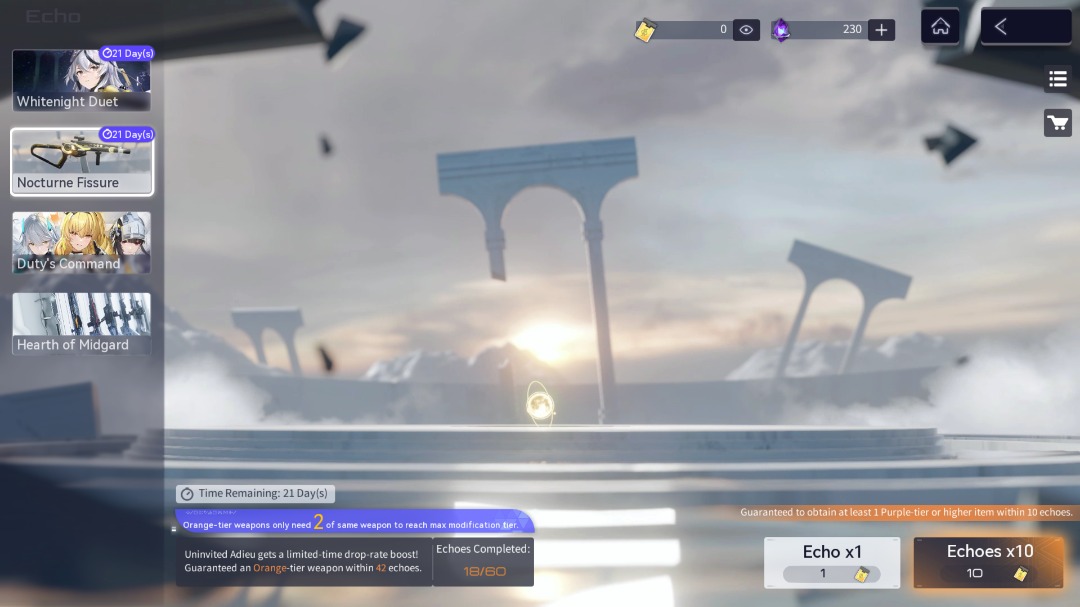Add more purple crystal currency
The height and width of the screenshot is (607, 1080).
881,30
